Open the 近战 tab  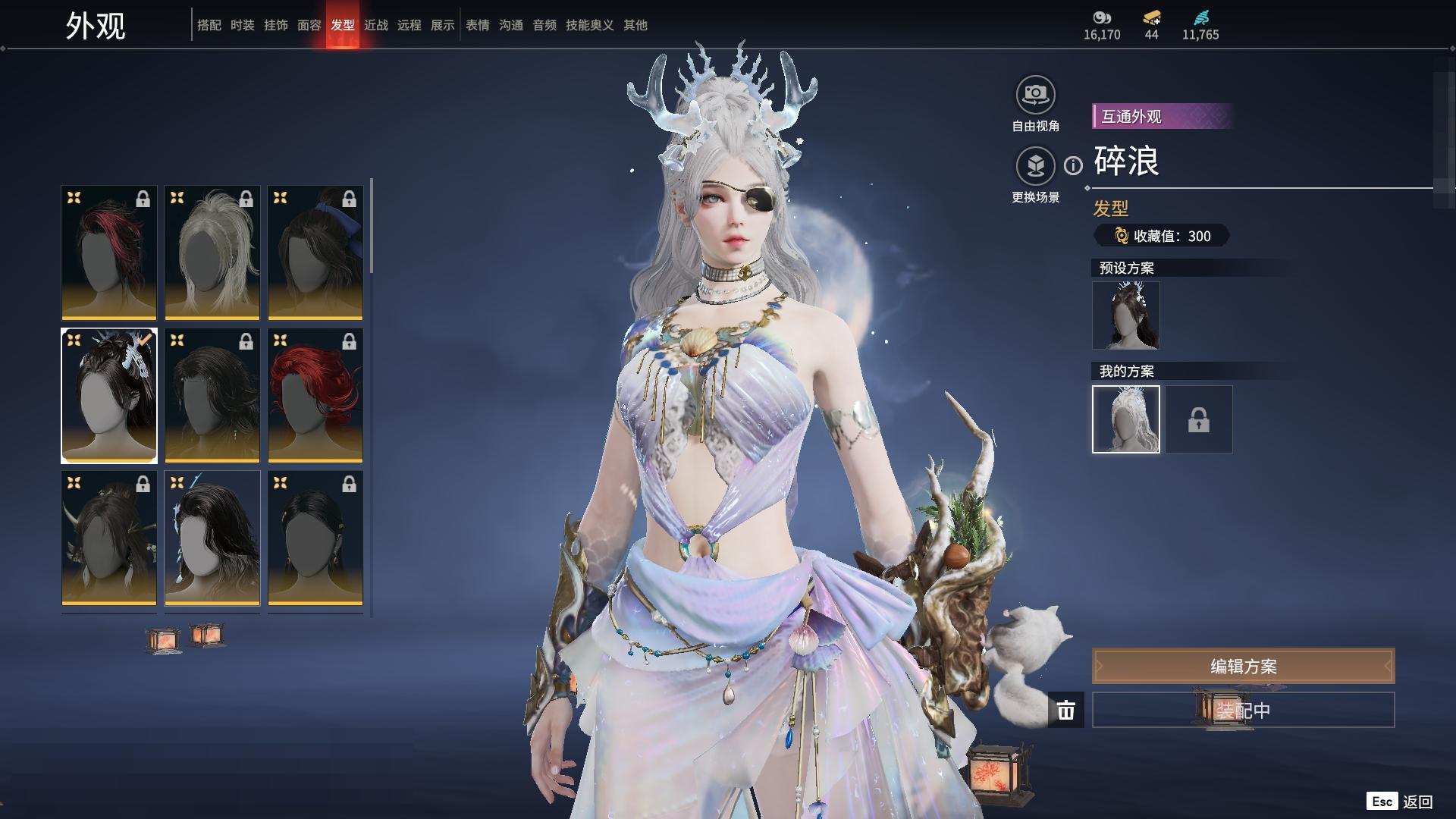coord(376,25)
